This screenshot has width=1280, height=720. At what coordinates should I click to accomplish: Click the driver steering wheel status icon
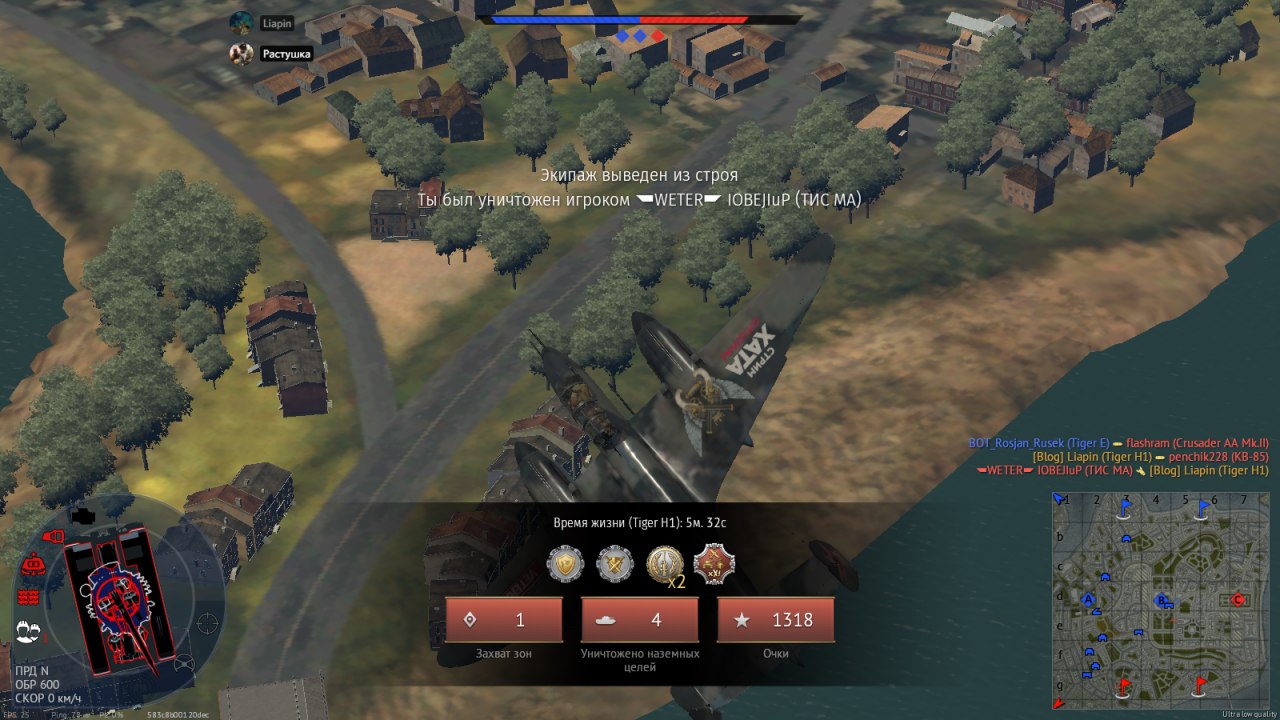(x=184, y=662)
